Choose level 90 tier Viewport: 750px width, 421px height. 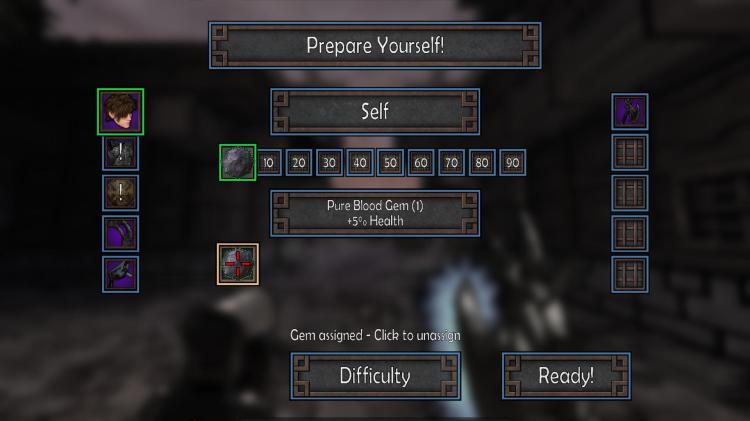tap(512, 163)
